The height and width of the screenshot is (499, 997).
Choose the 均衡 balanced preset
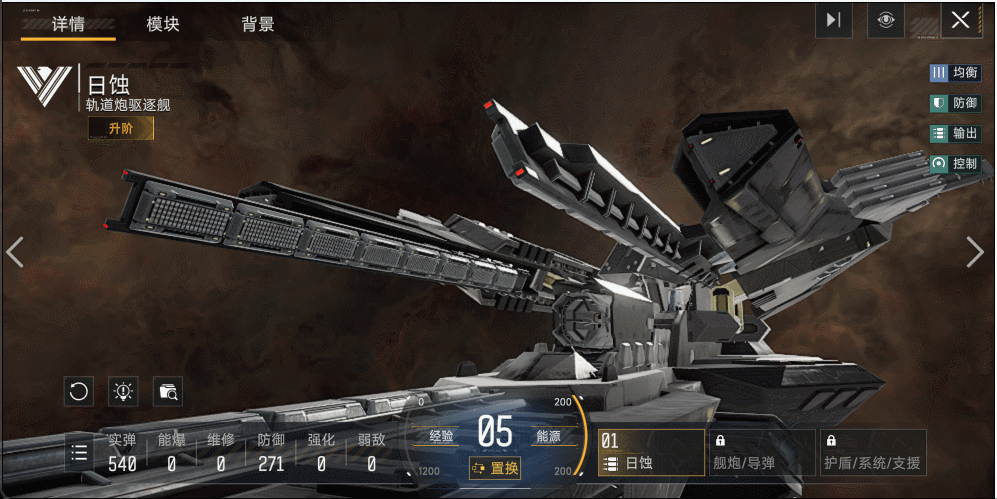(x=954, y=73)
